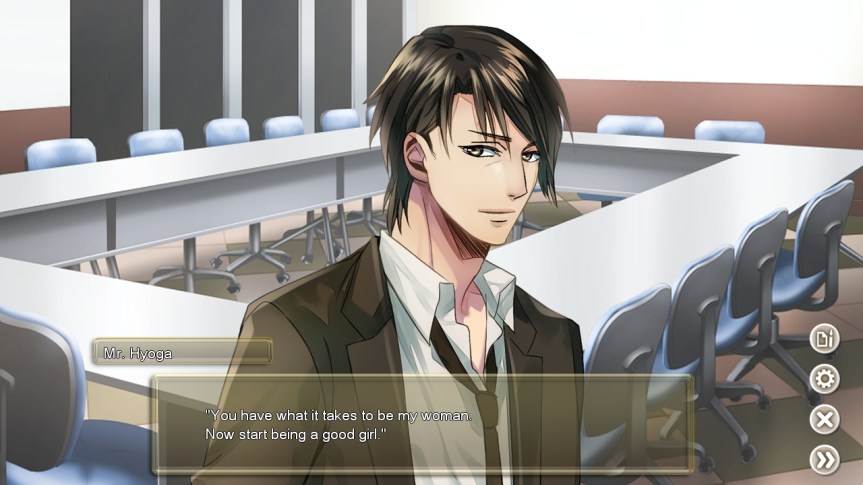Click the round X close button

824,419
